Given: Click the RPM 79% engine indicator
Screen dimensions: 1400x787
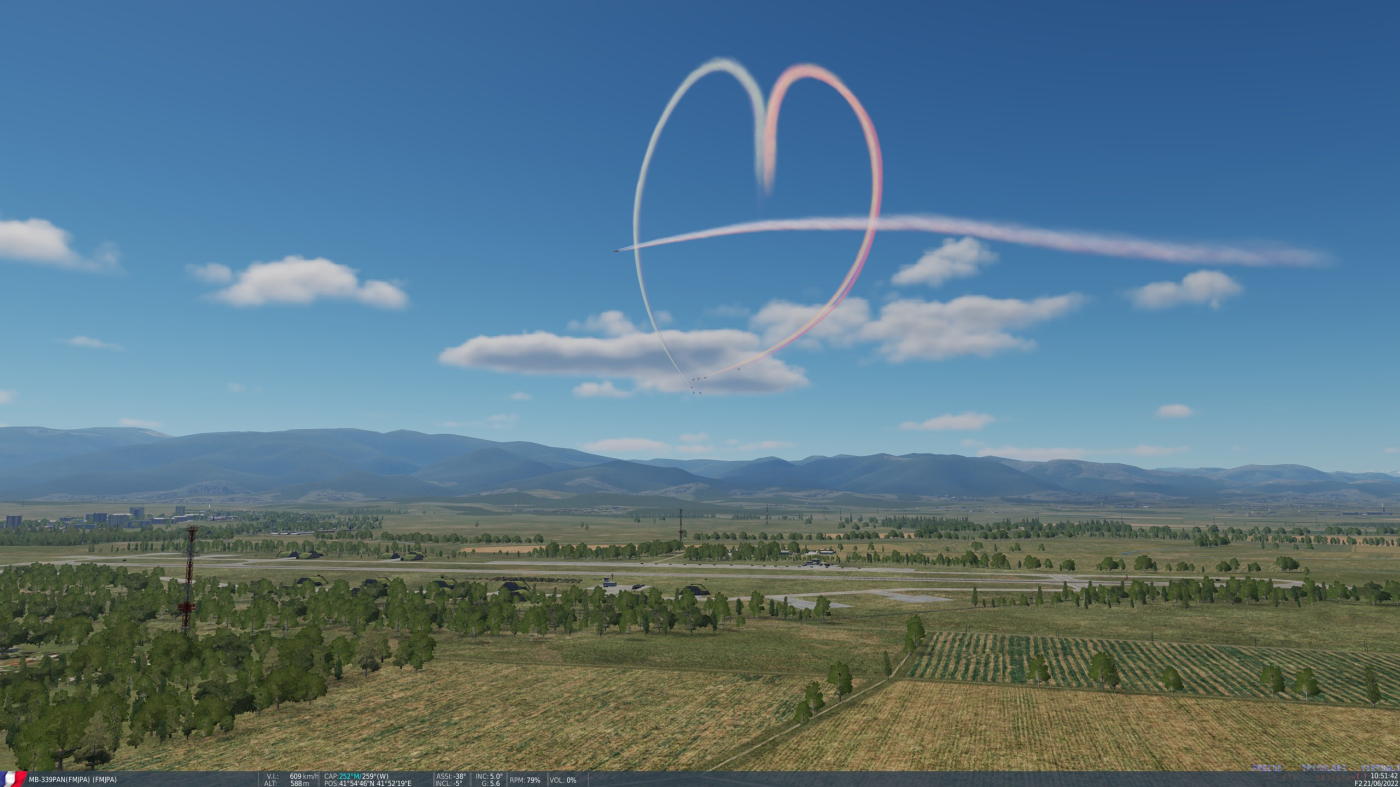Looking at the screenshot, I should click(x=525, y=778).
